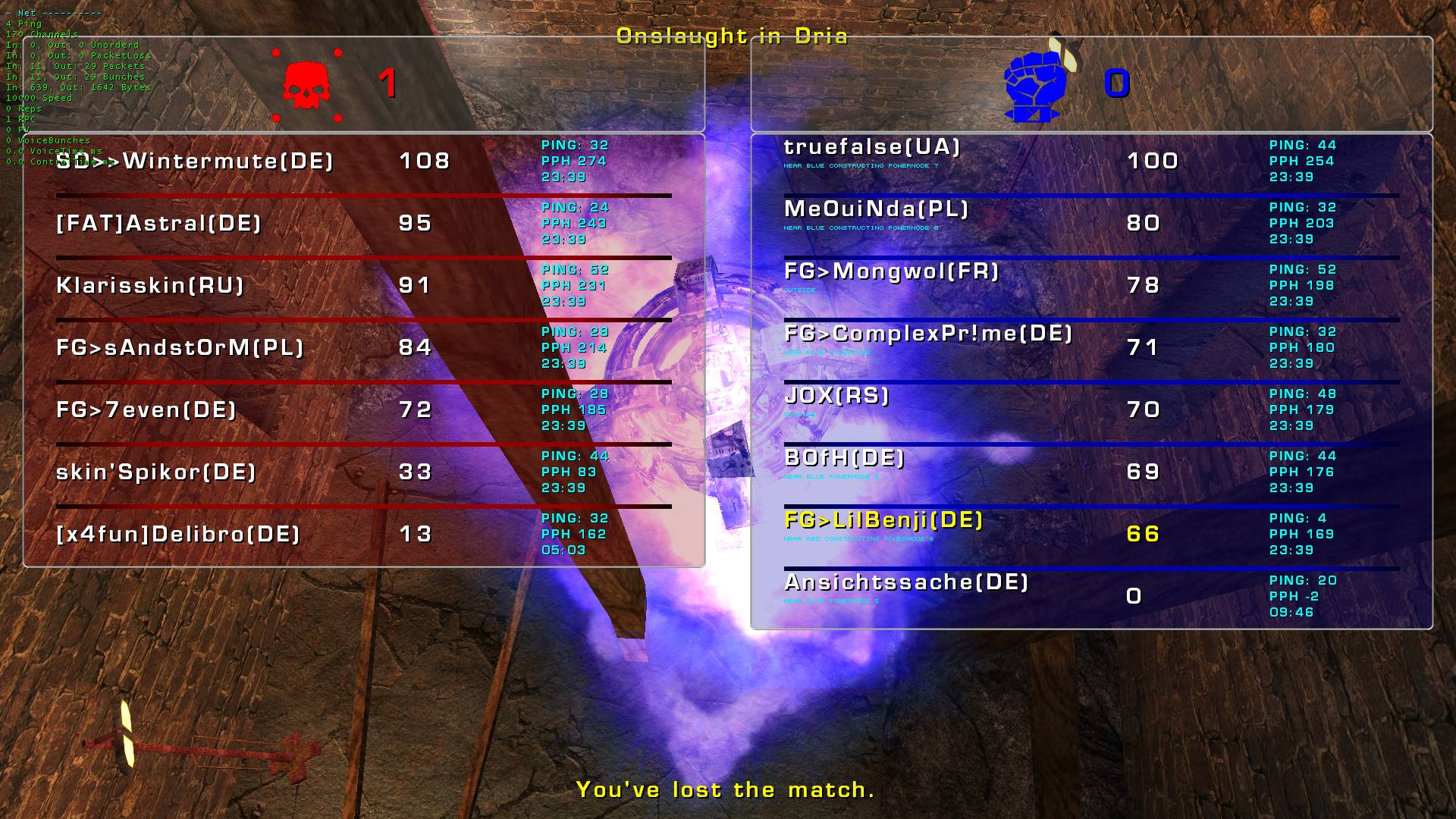Pick skin'Spikor(DE) from the red list
Viewport: 1456px width, 819px height.
tap(156, 472)
